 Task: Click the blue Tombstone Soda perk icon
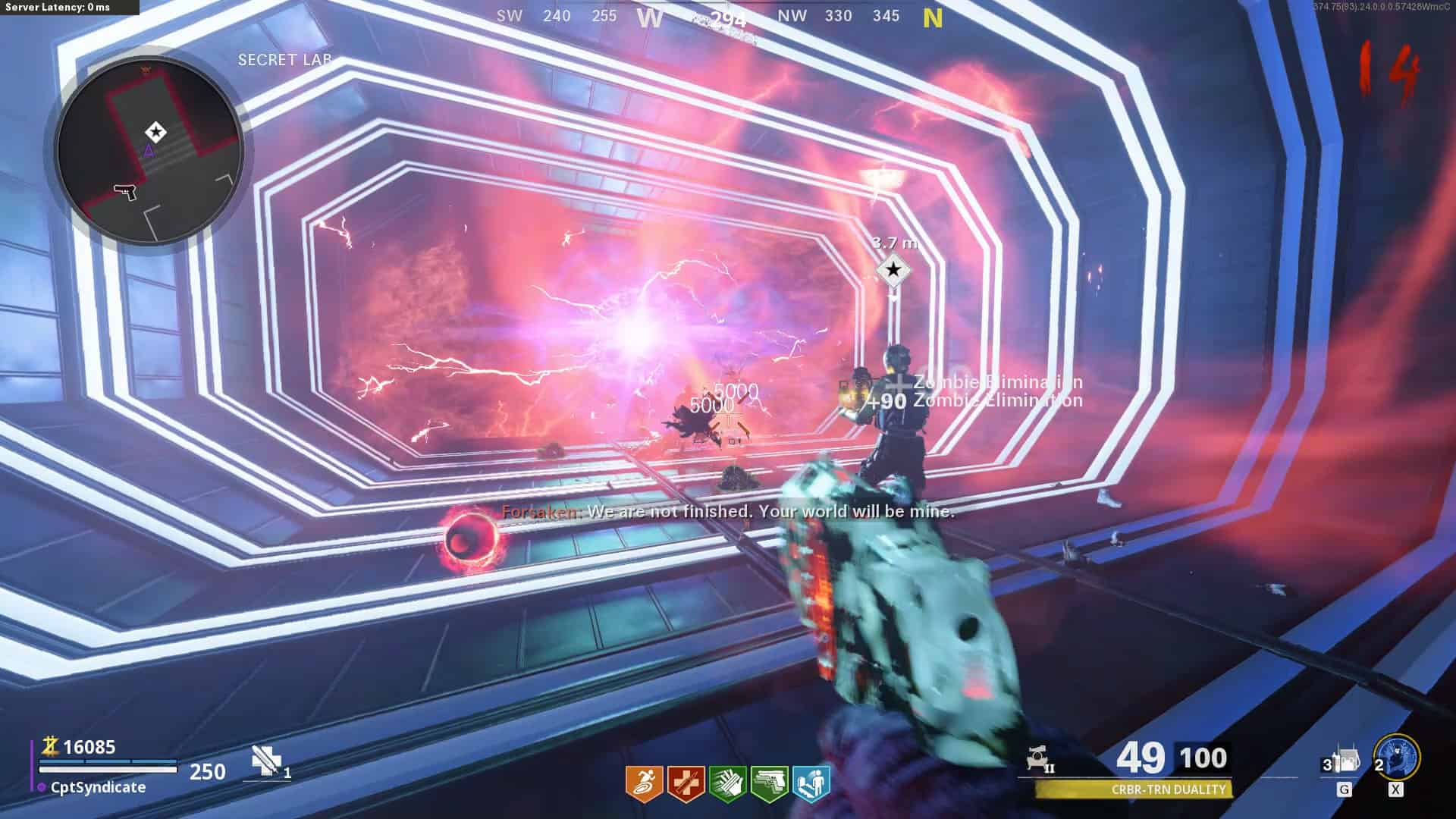click(811, 783)
